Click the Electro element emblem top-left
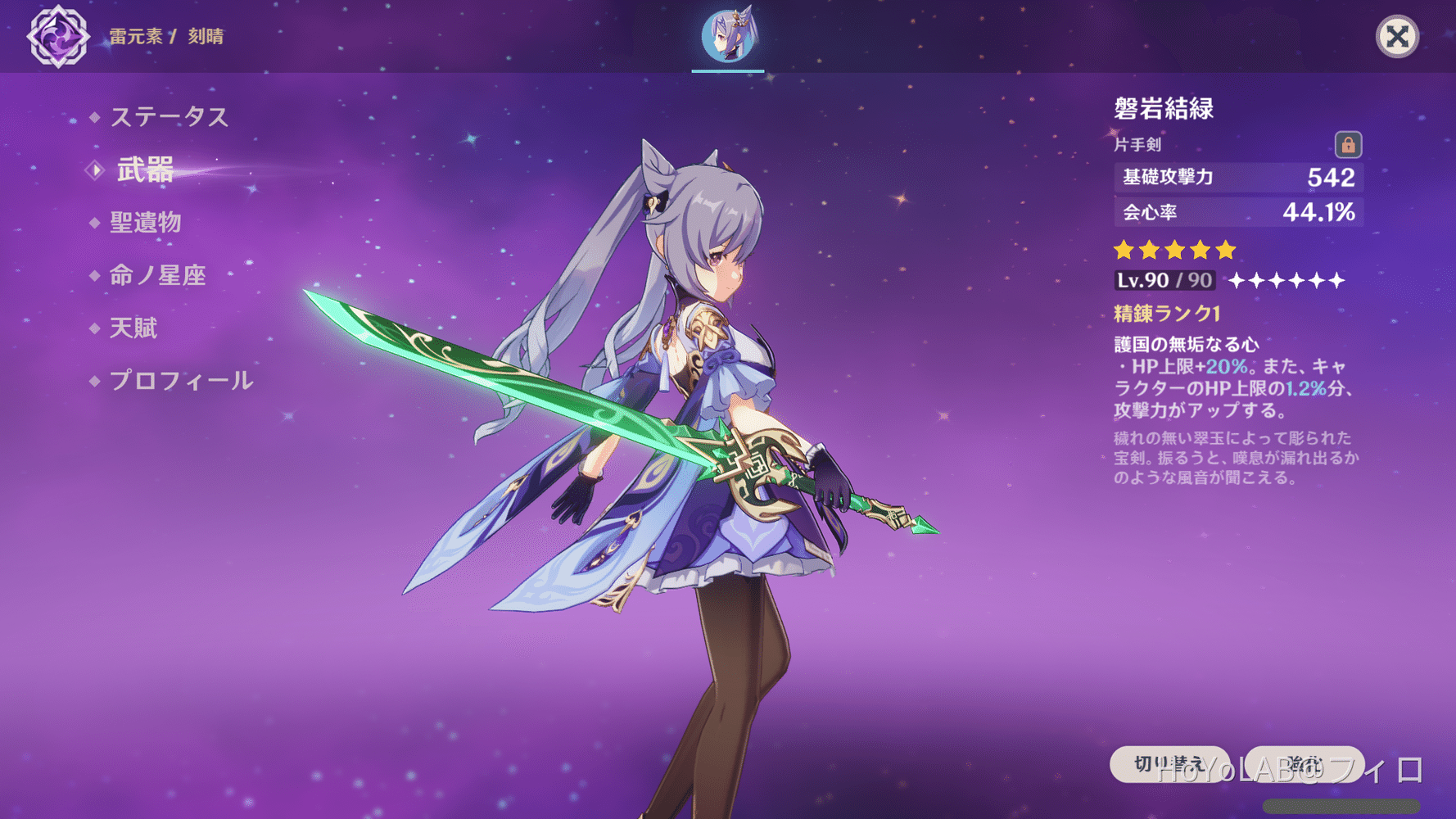Viewport: 1456px width, 819px height. (57, 36)
